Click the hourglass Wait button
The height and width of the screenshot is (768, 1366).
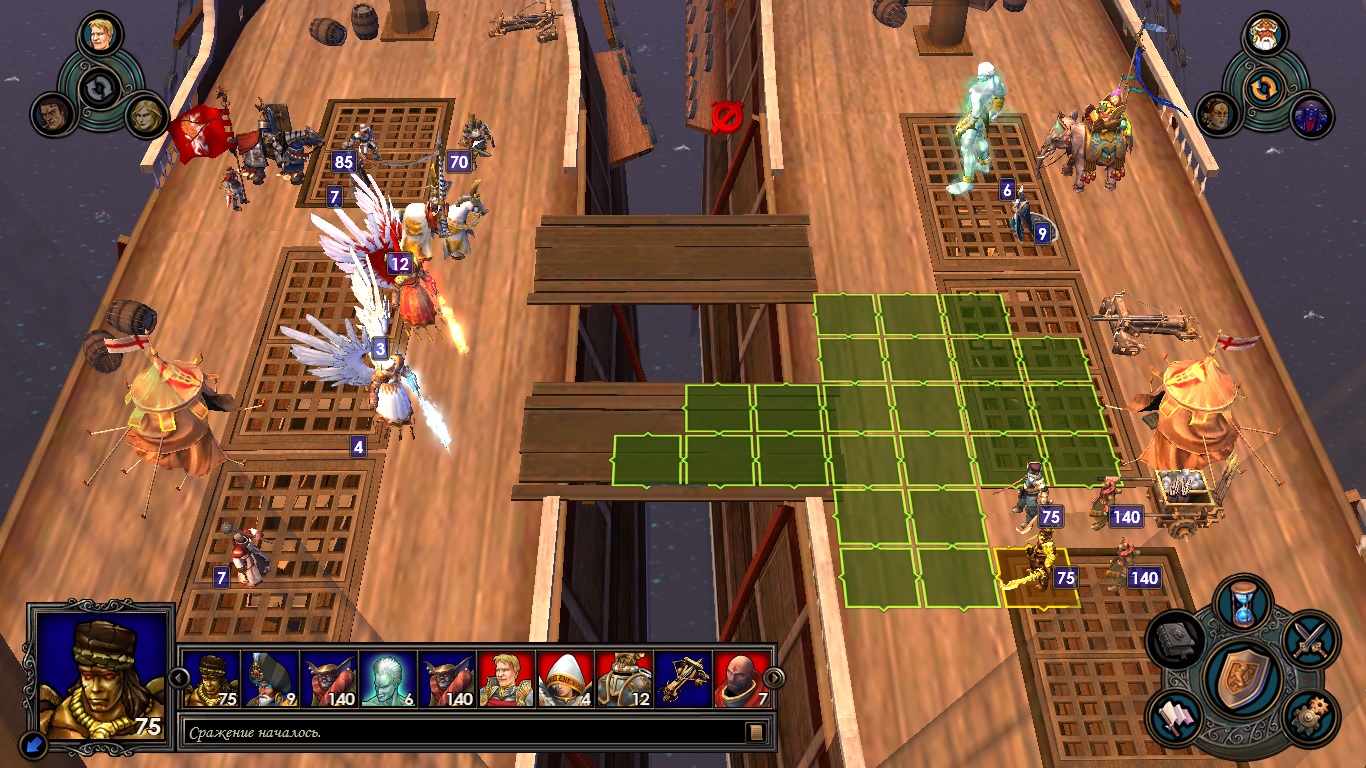click(x=1243, y=603)
